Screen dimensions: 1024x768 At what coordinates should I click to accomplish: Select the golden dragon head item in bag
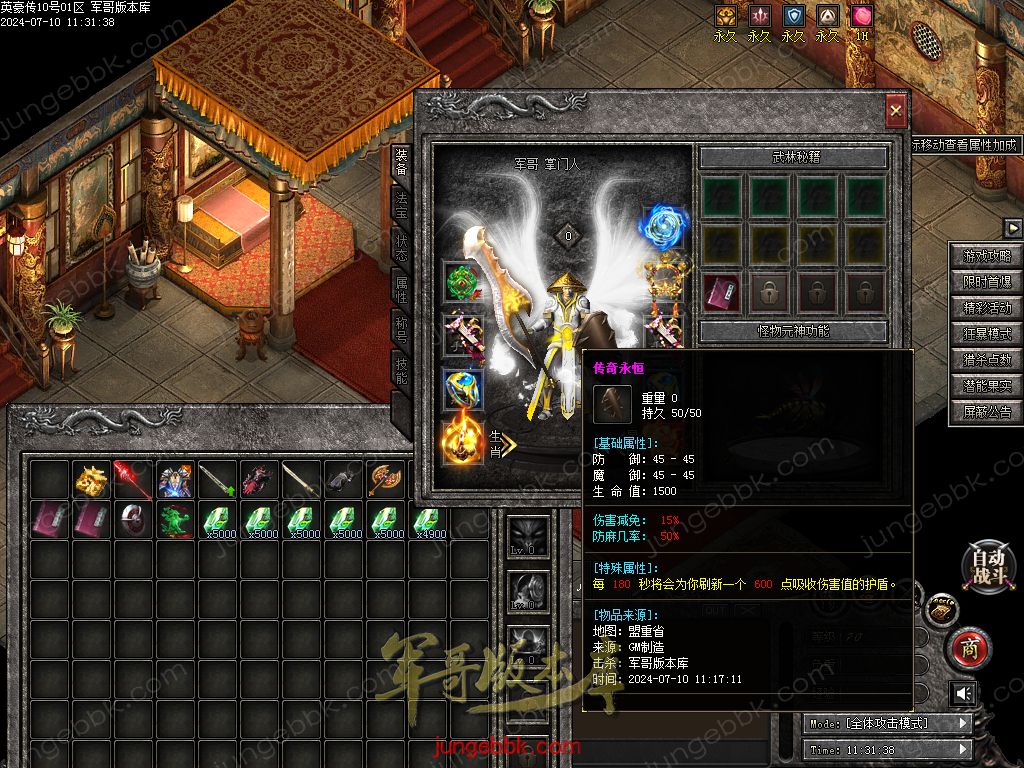(x=92, y=480)
